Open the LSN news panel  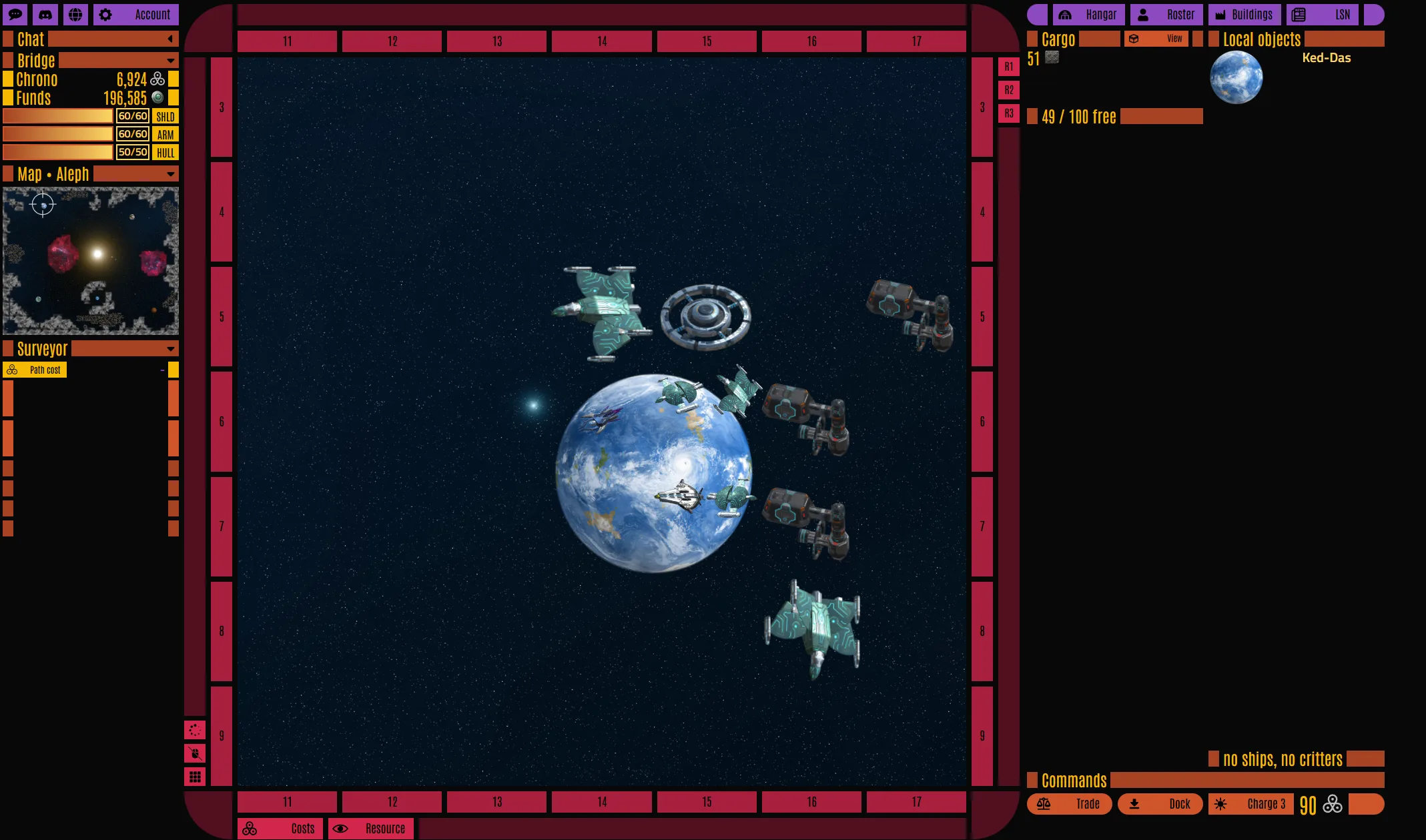(1322, 15)
